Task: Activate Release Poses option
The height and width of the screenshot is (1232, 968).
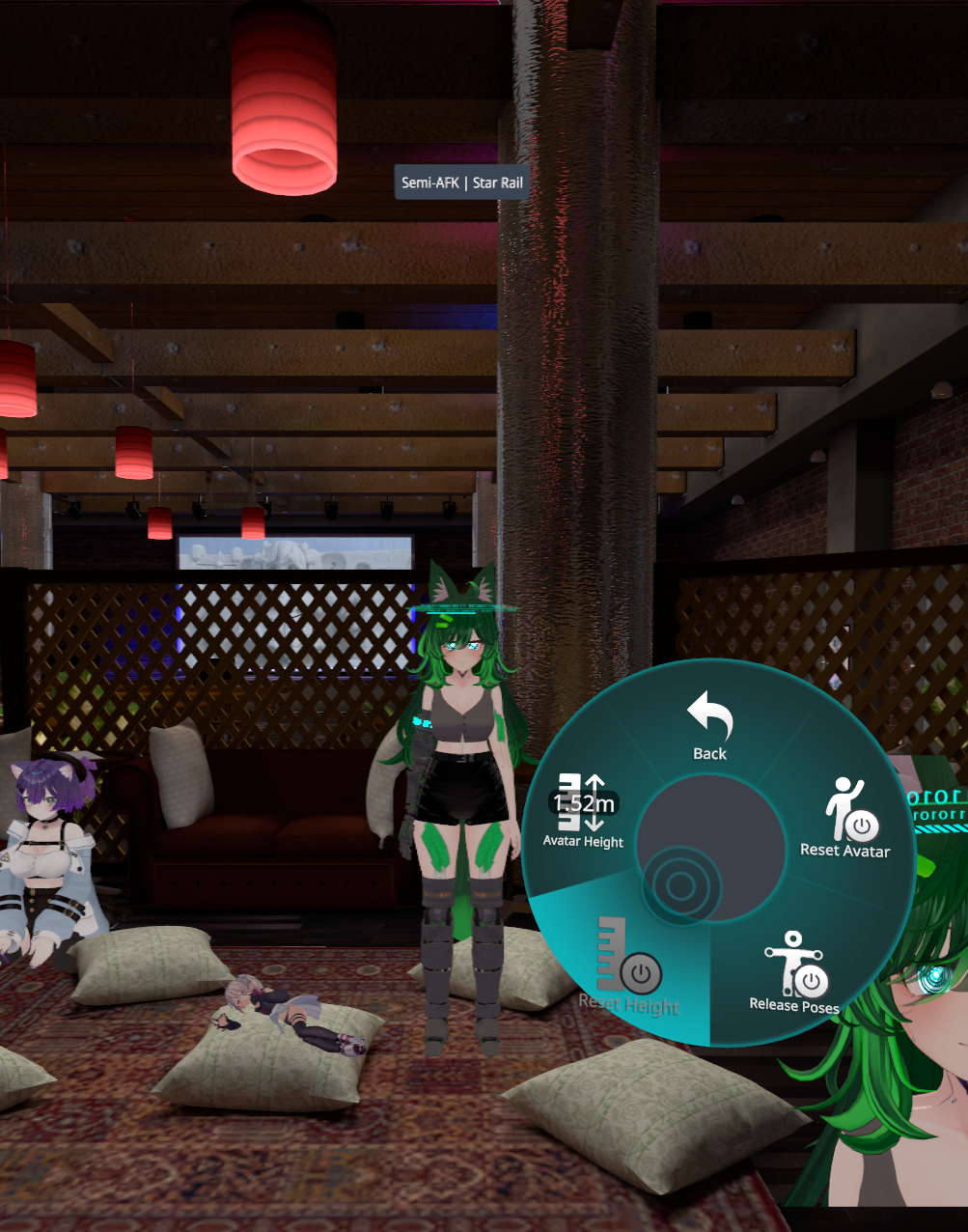Action: tap(794, 972)
